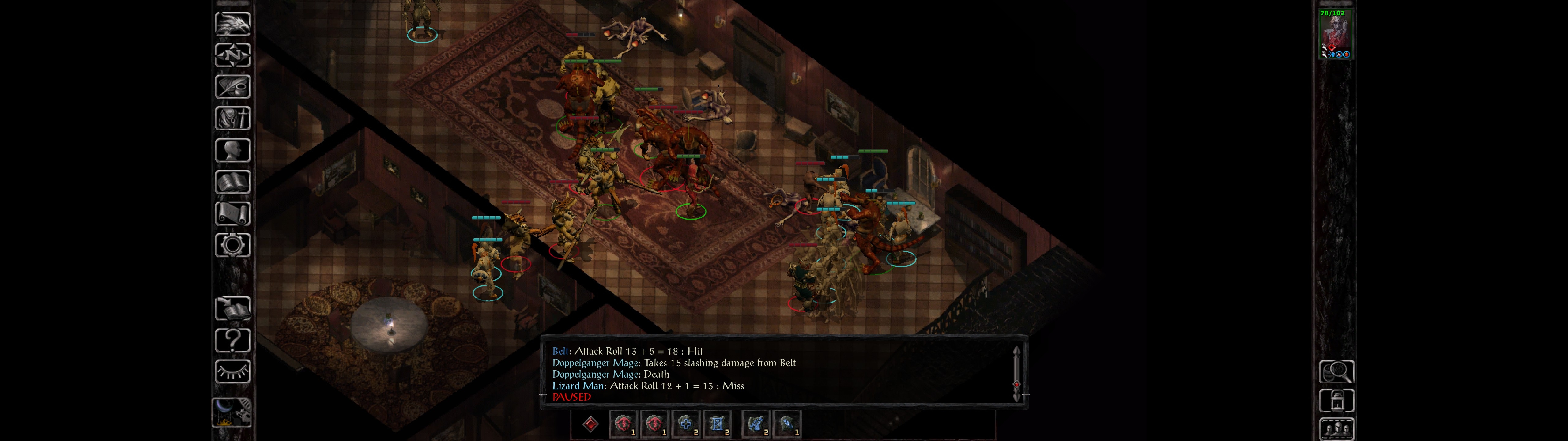Viewport: 1568px width, 441px height.
Task: Open the priest scroll button
Action: 232,214
